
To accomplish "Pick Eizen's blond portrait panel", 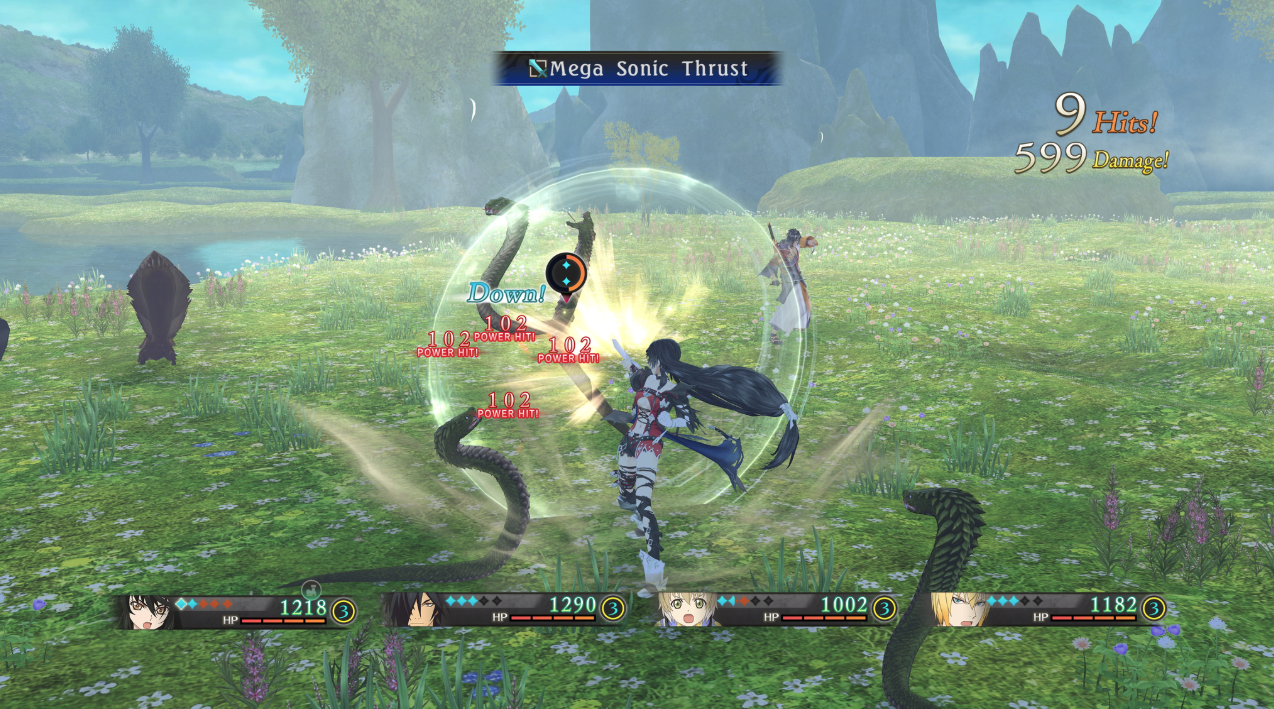I will (x=953, y=609).
